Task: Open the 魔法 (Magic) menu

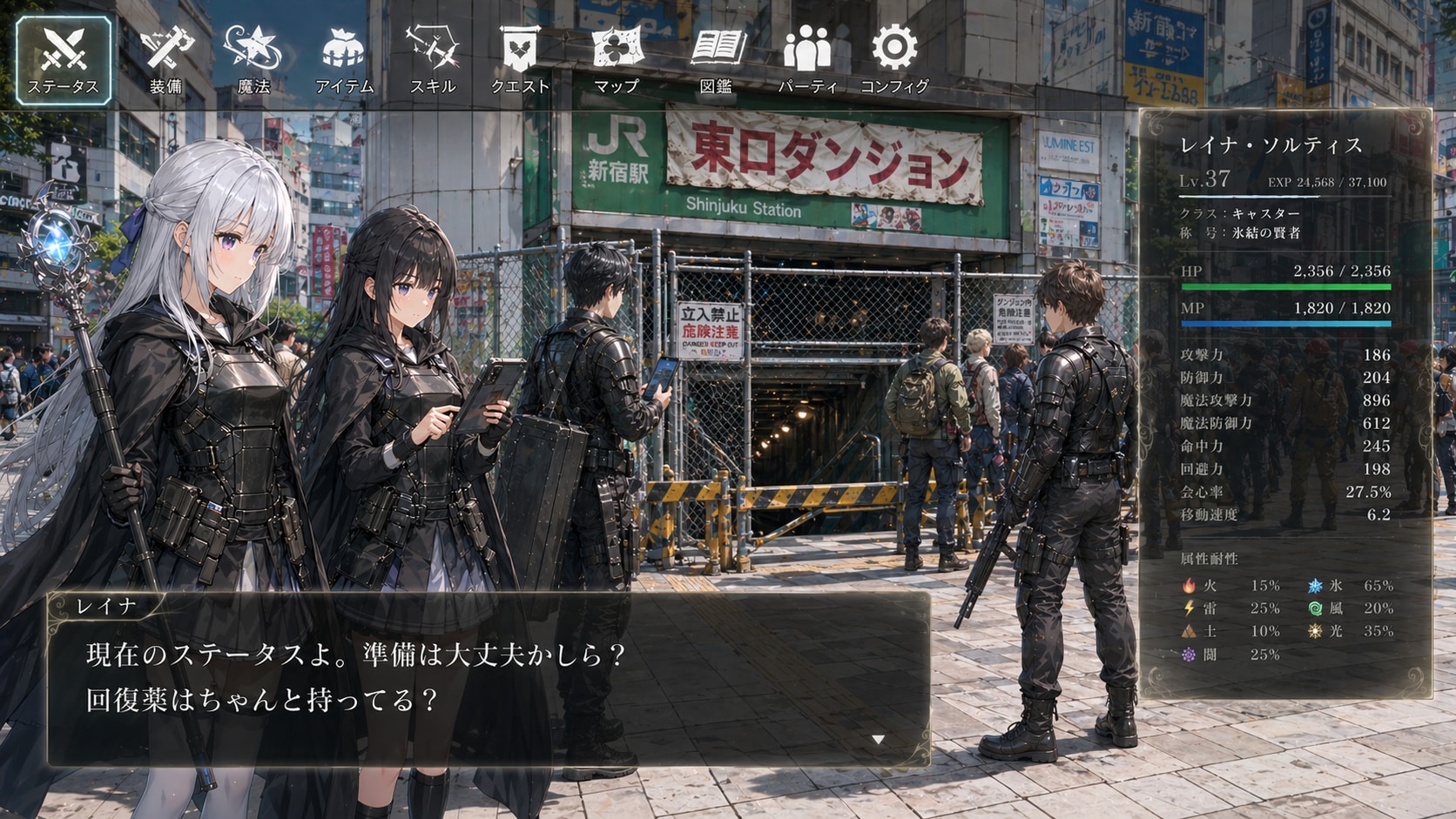Action: [253, 59]
